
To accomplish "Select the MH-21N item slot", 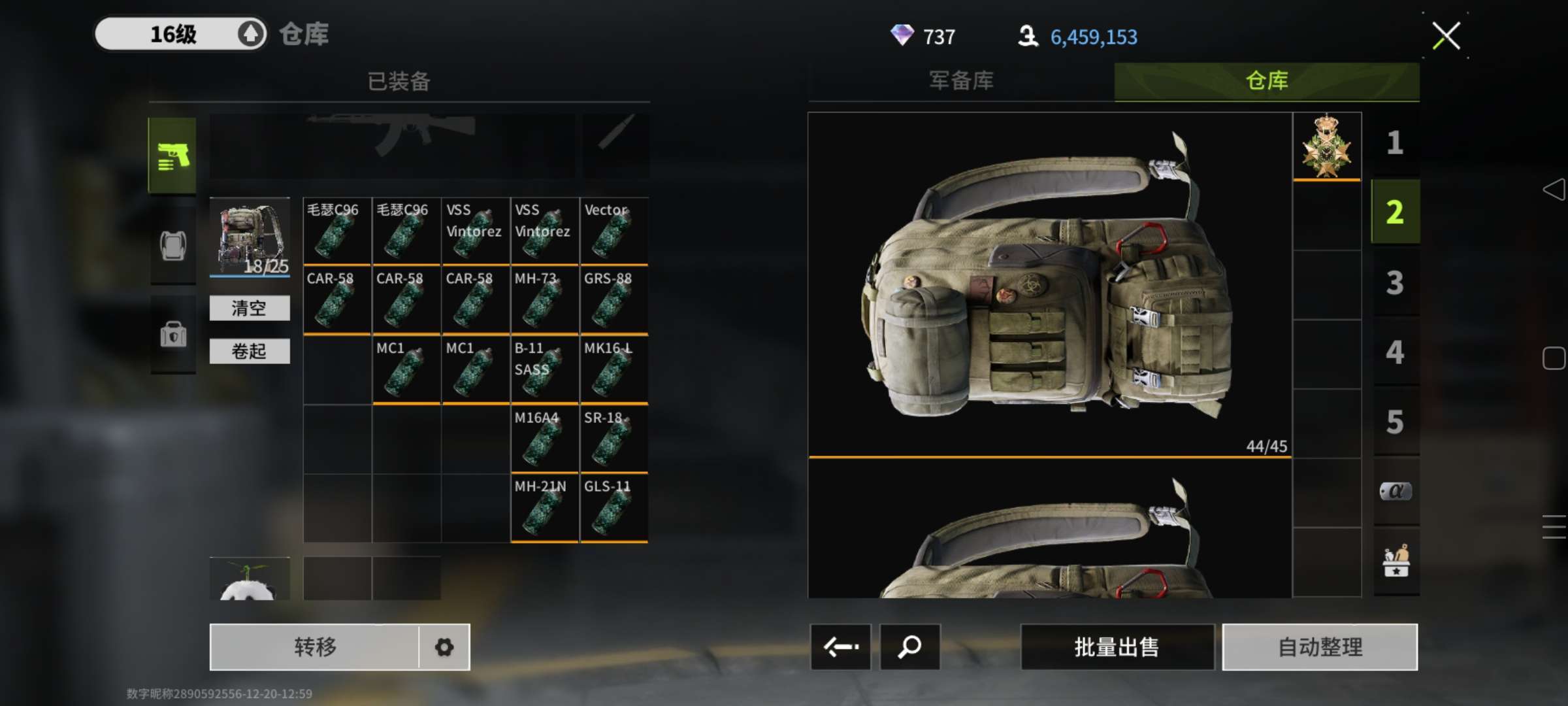I will pyautogui.click(x=544, y=509).
